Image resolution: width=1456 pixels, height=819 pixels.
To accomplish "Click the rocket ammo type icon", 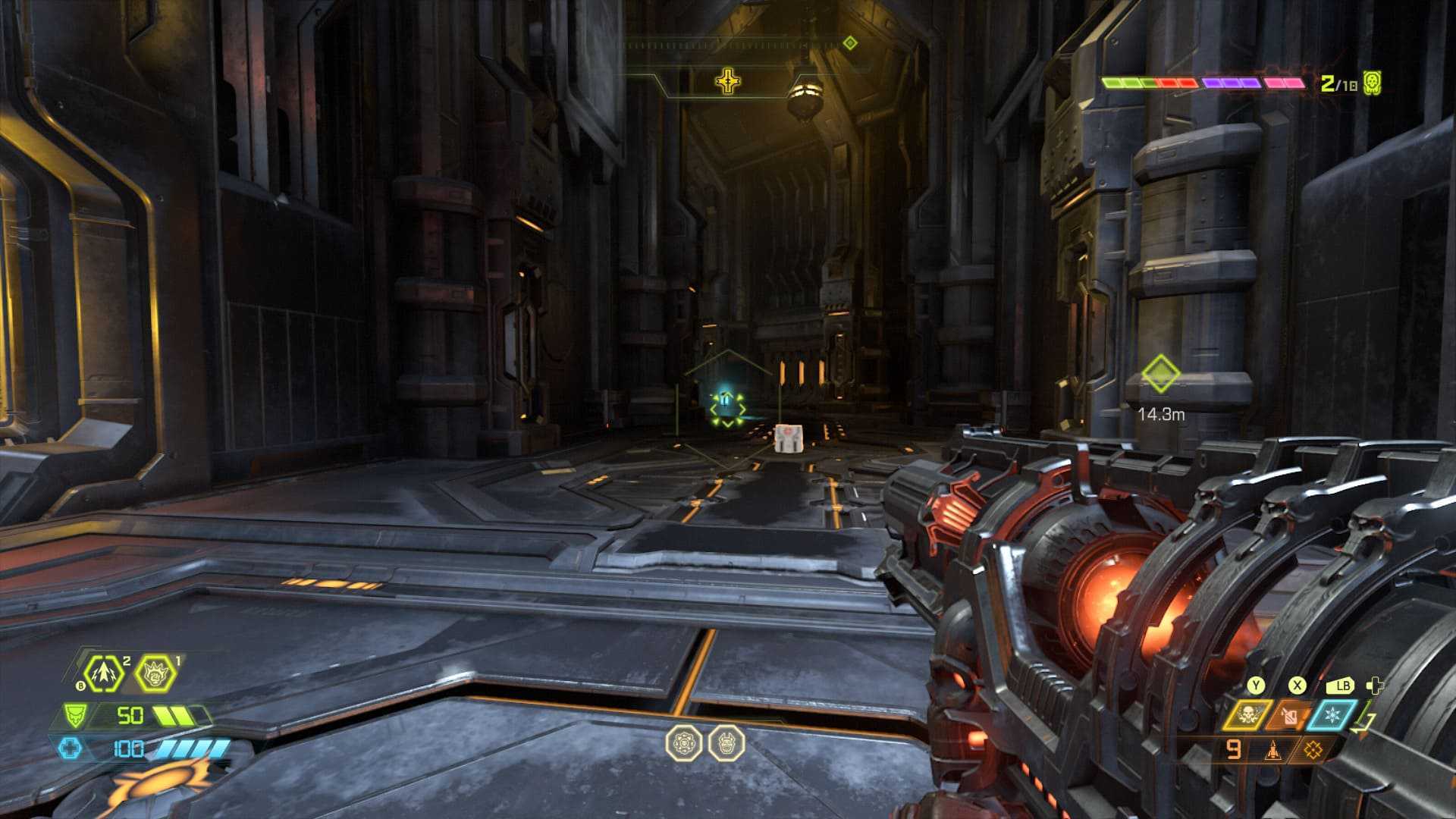I will pyautogui.click(x=1273, y=751).
